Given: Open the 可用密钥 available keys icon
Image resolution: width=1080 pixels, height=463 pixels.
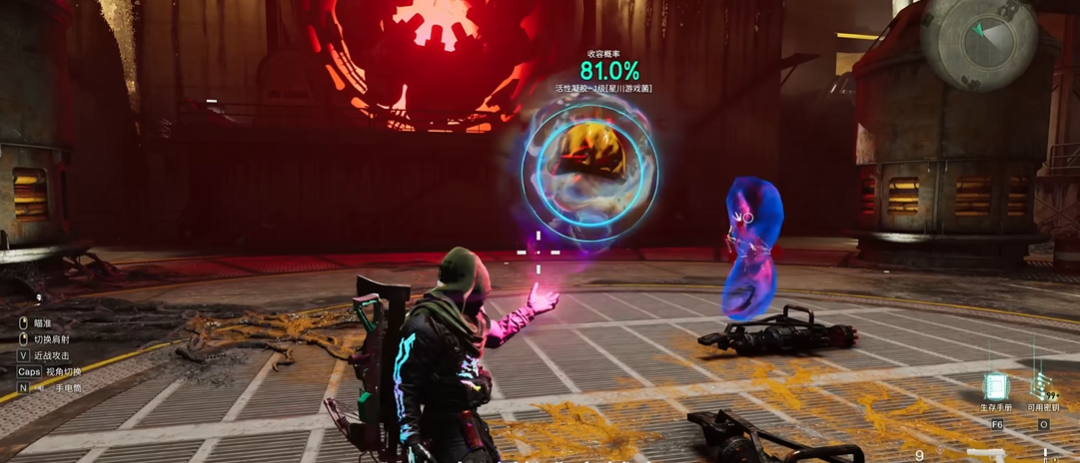Looking at the screenshot, I should [1043, 386].
